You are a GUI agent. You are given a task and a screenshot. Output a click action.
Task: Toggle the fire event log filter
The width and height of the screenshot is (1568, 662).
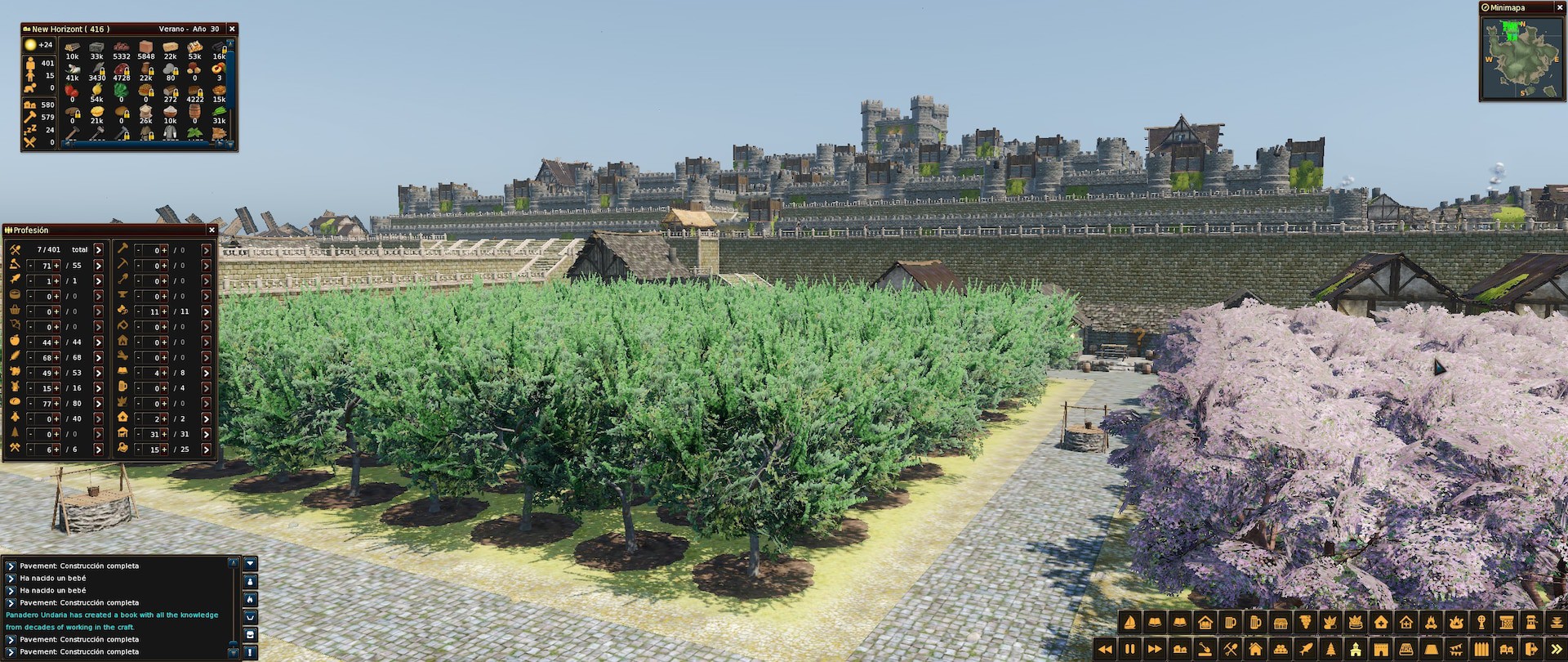click(250, 599)
